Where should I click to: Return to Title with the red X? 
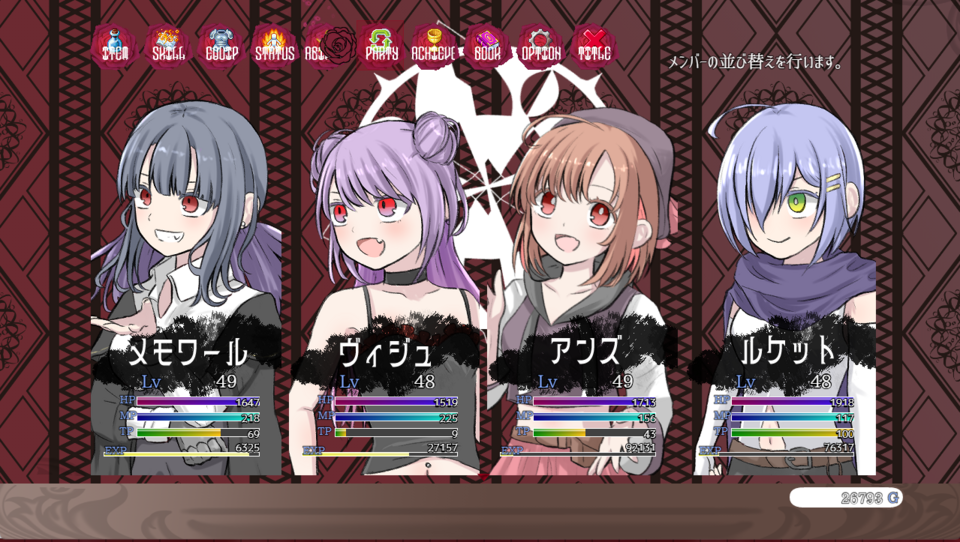(x=594, y=45)
